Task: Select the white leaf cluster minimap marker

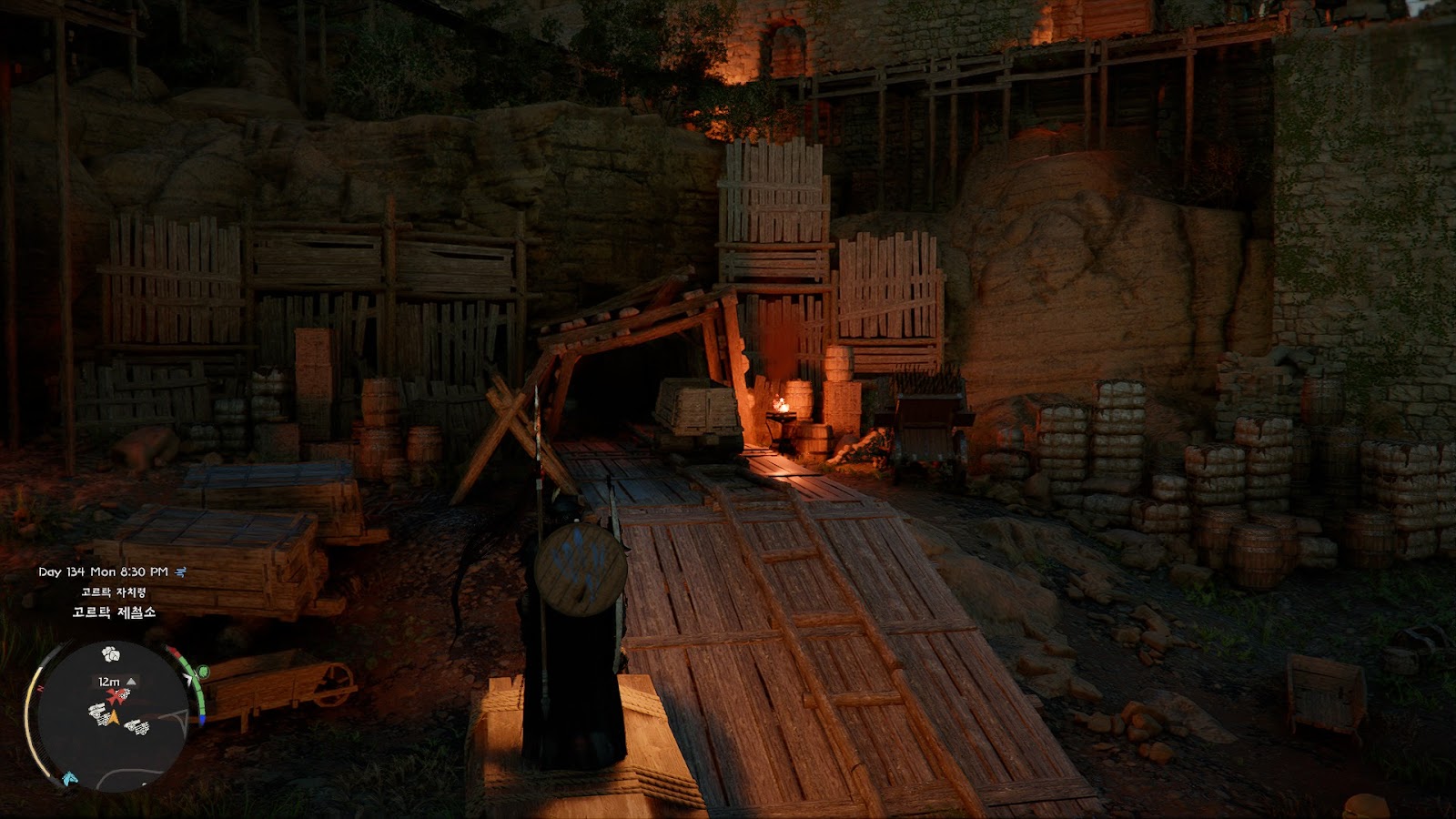Action: [111, 653]
